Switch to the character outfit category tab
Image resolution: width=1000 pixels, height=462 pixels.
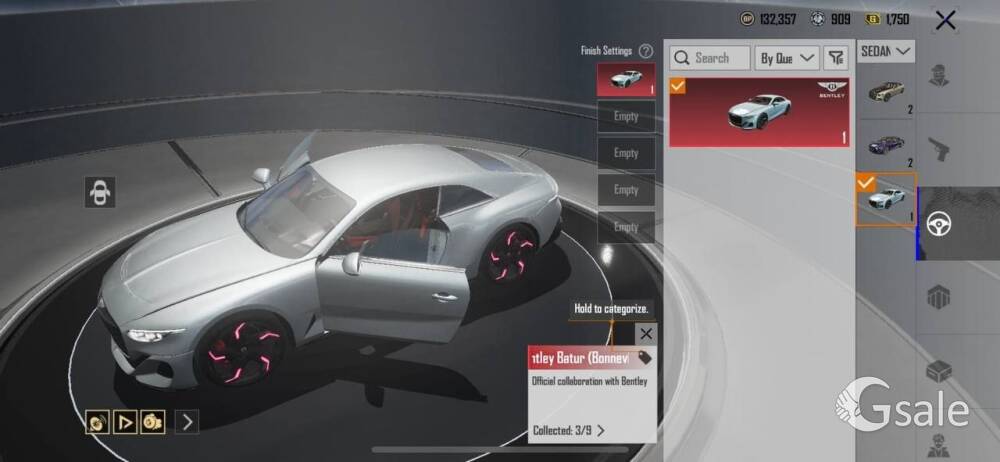click(938, 76)
